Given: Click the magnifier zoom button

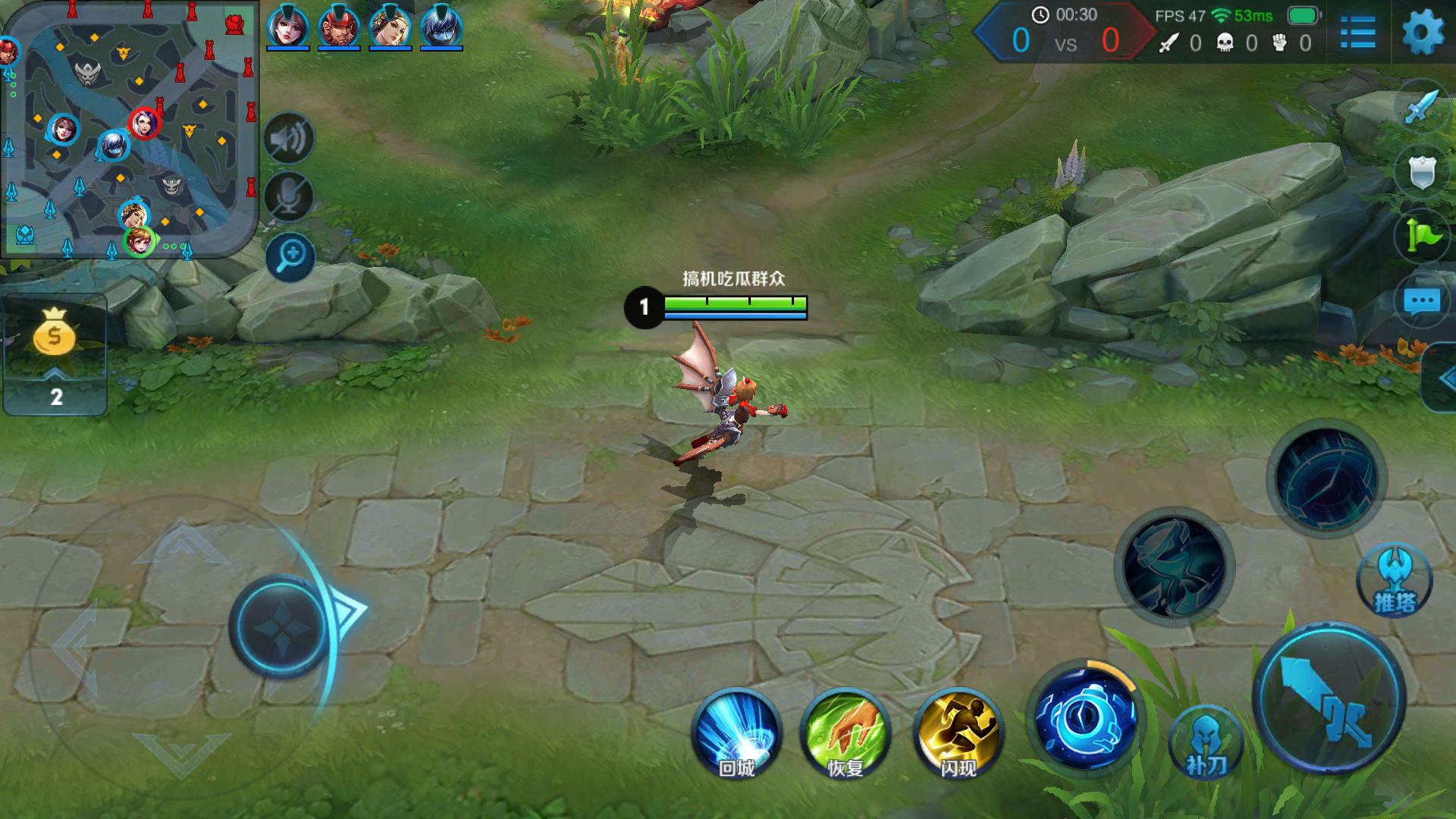Looking at the screenshot, I should pos(290,257).
